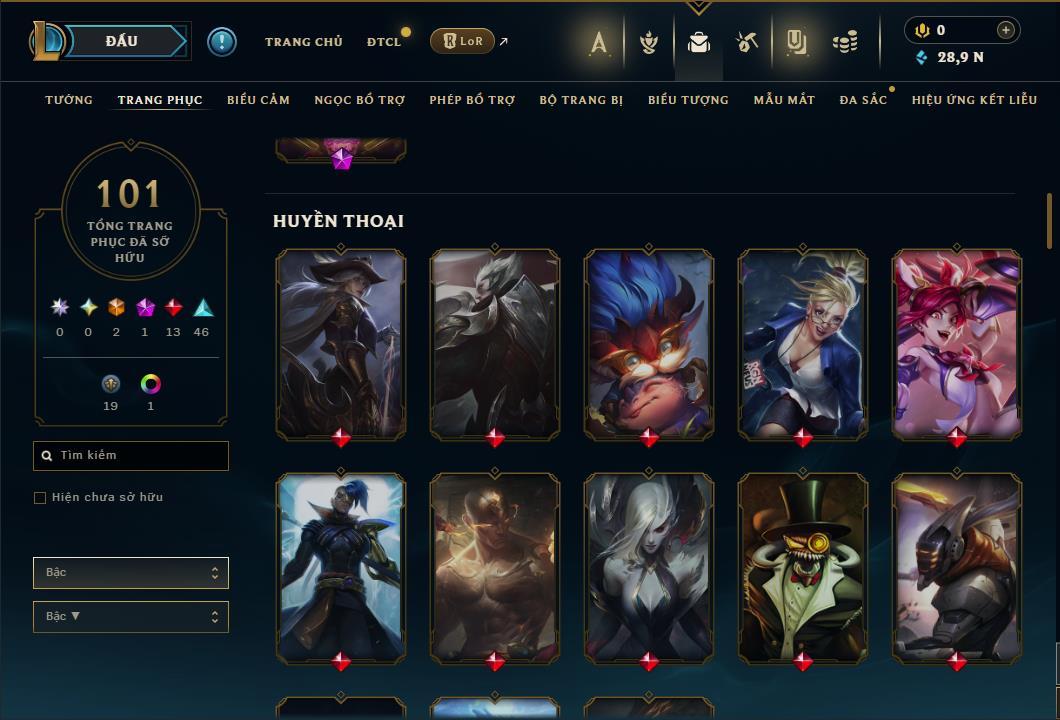The height and width of the screenshot is (720, 1060).
Task: Switch to the ĐTCL game mode
Action: coord(384,42)
